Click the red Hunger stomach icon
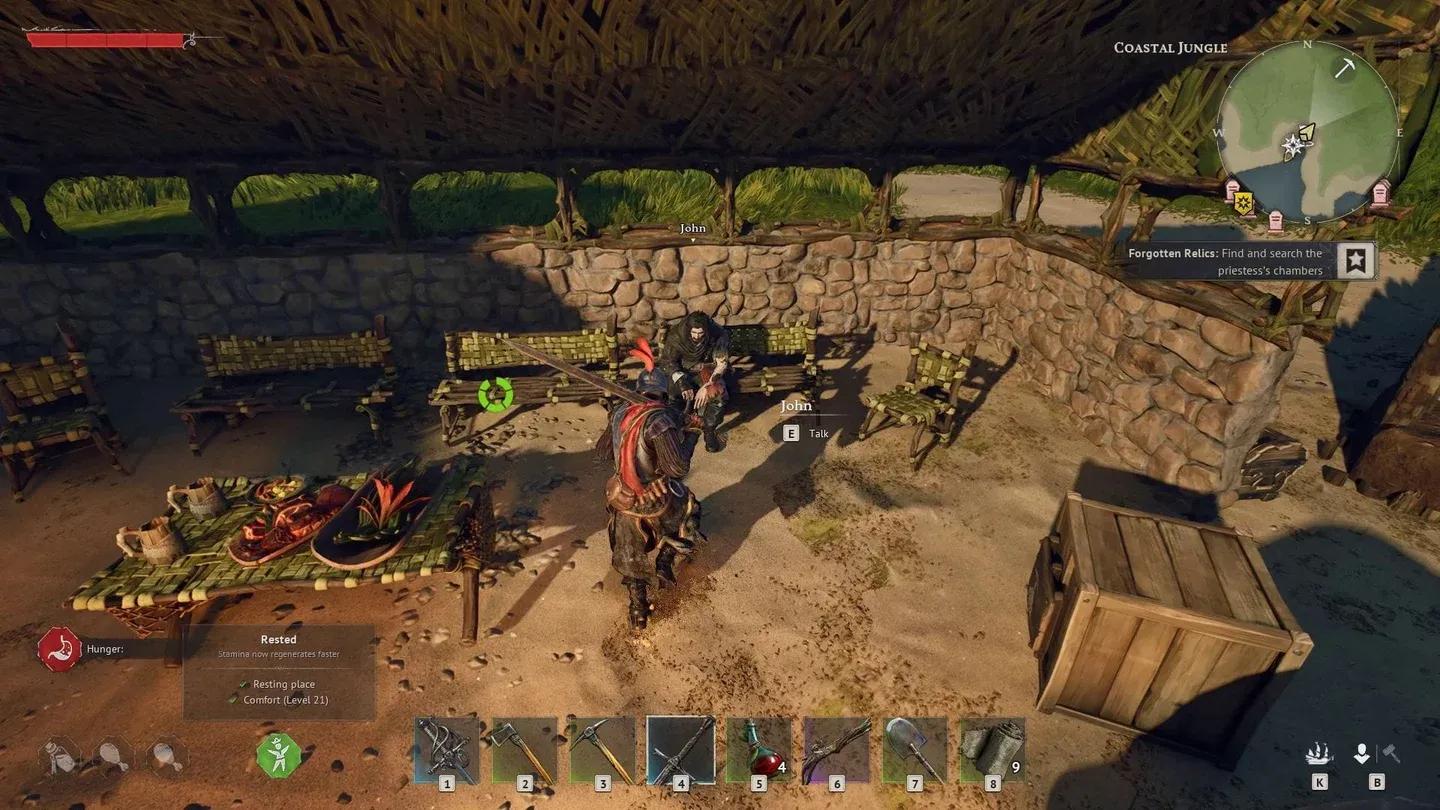1440x810 pixels. point(58,647)
